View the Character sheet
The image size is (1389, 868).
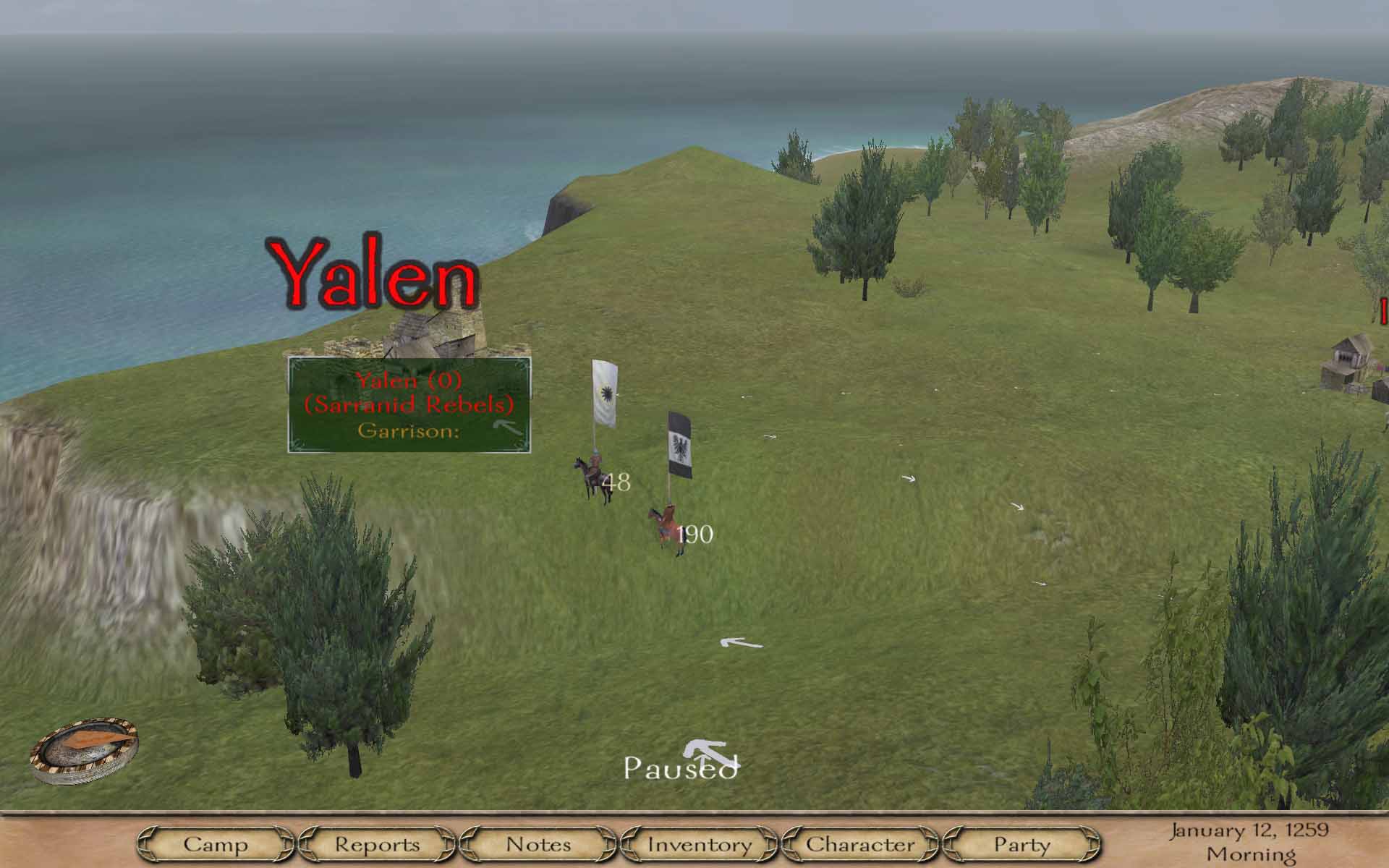860,844
